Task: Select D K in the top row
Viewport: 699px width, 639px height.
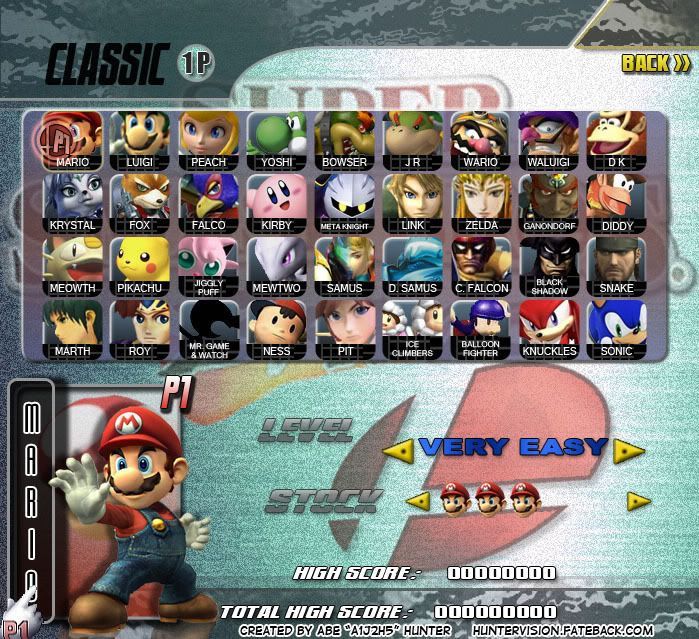Action: [617, 140]
